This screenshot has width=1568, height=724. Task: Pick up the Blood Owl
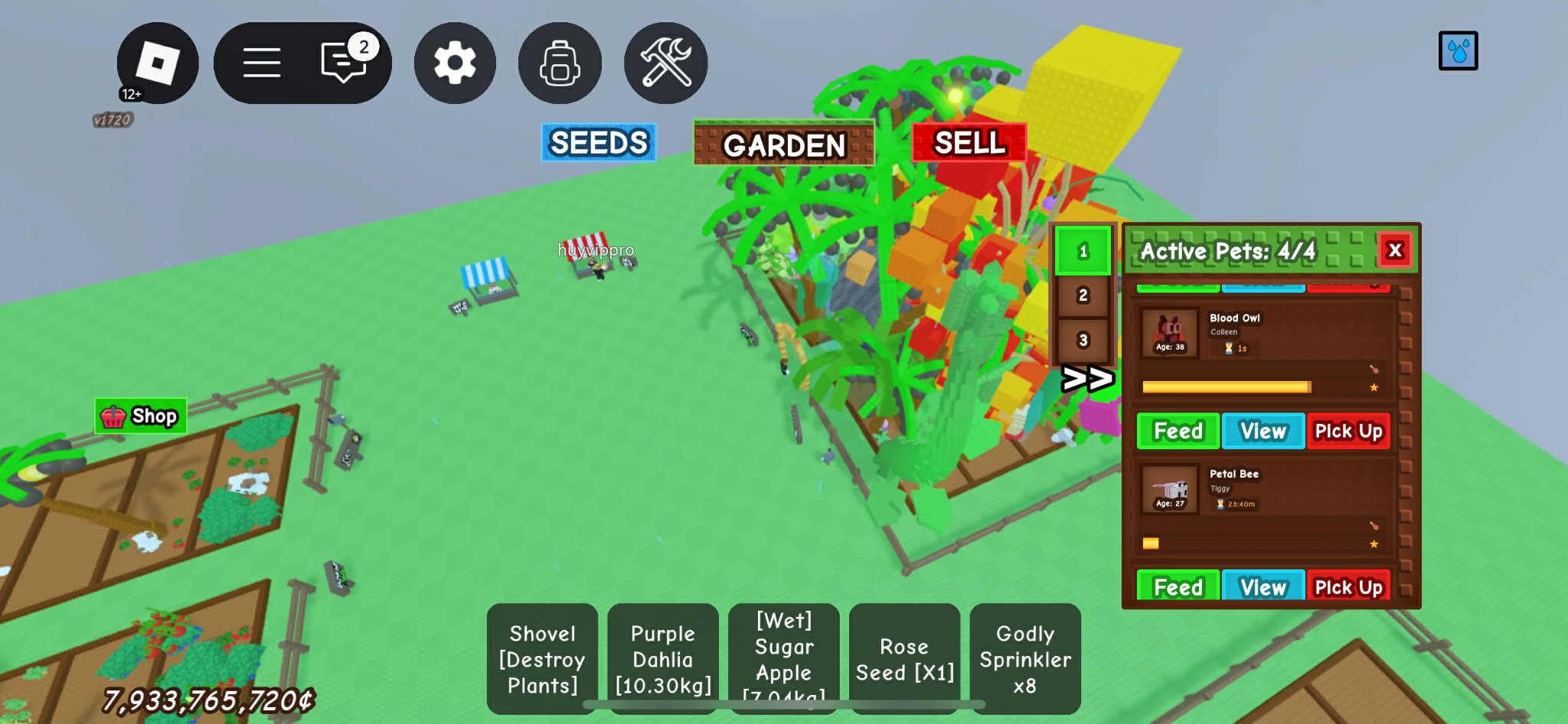1348,431
